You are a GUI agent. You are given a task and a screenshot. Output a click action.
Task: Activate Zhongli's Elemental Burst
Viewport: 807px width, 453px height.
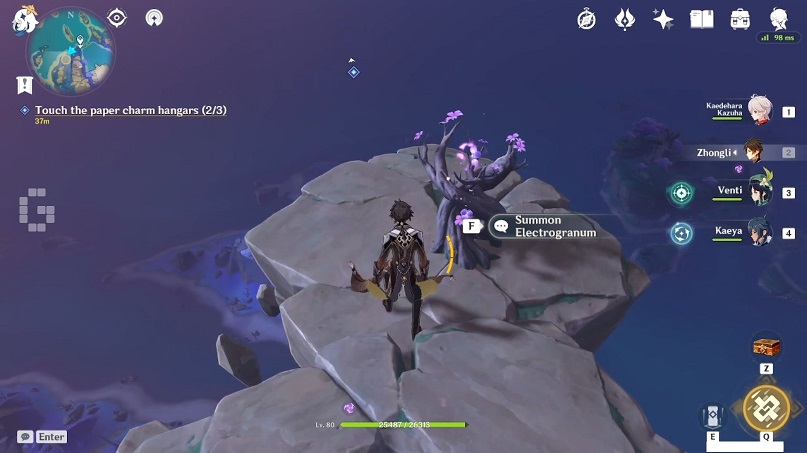766,406
